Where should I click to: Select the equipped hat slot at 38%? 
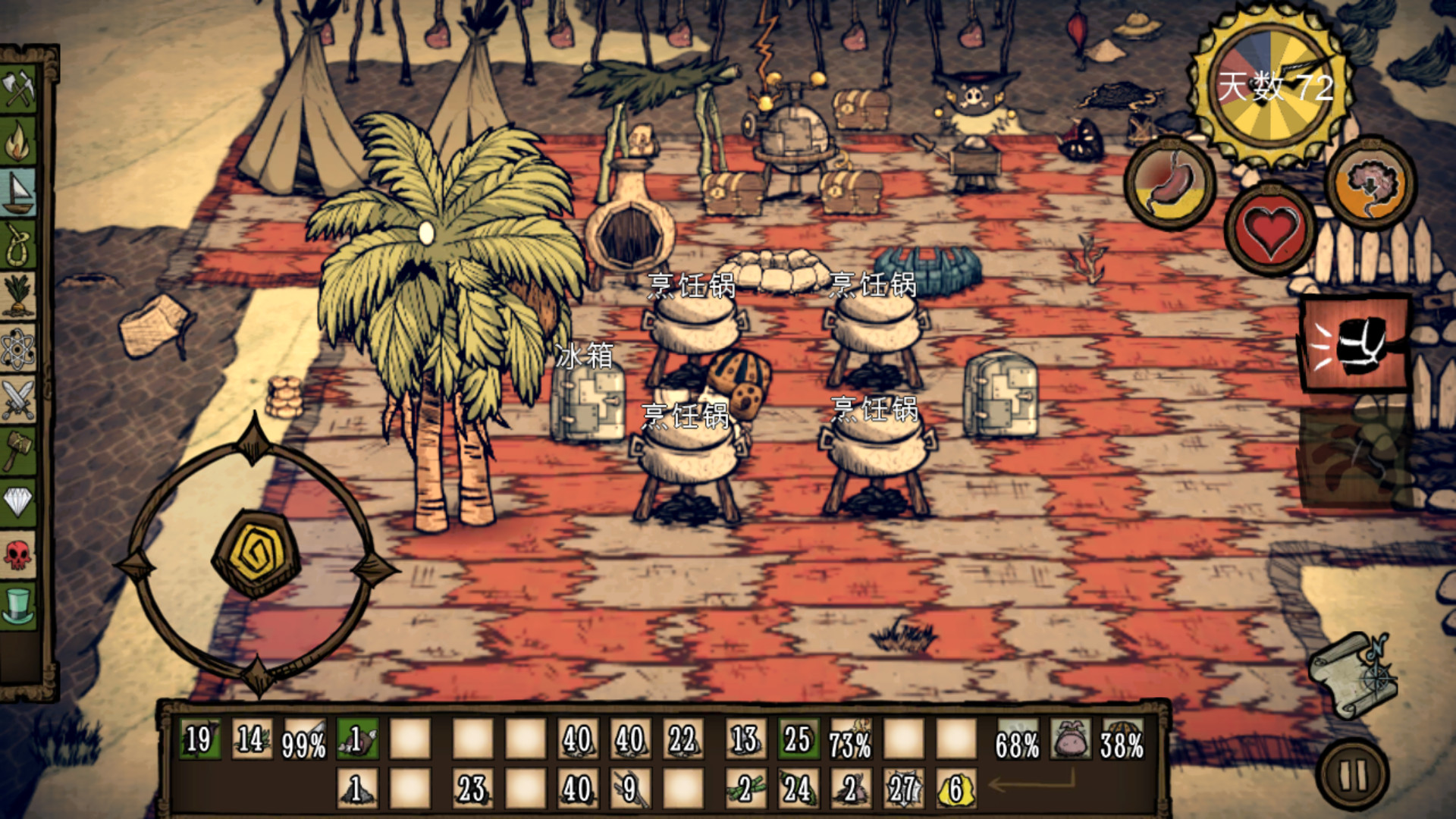point(1122,739)
